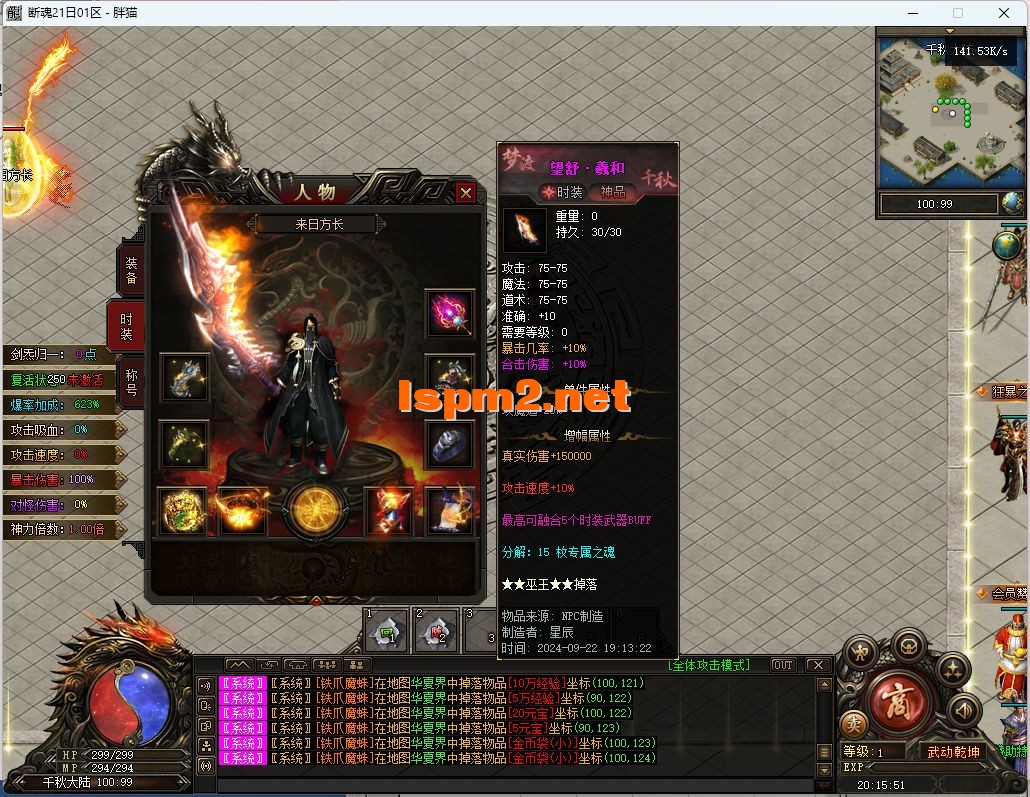This screenshot has height=797, width=1030.
Task: Open the 称号 title tab
Action: 131,381
